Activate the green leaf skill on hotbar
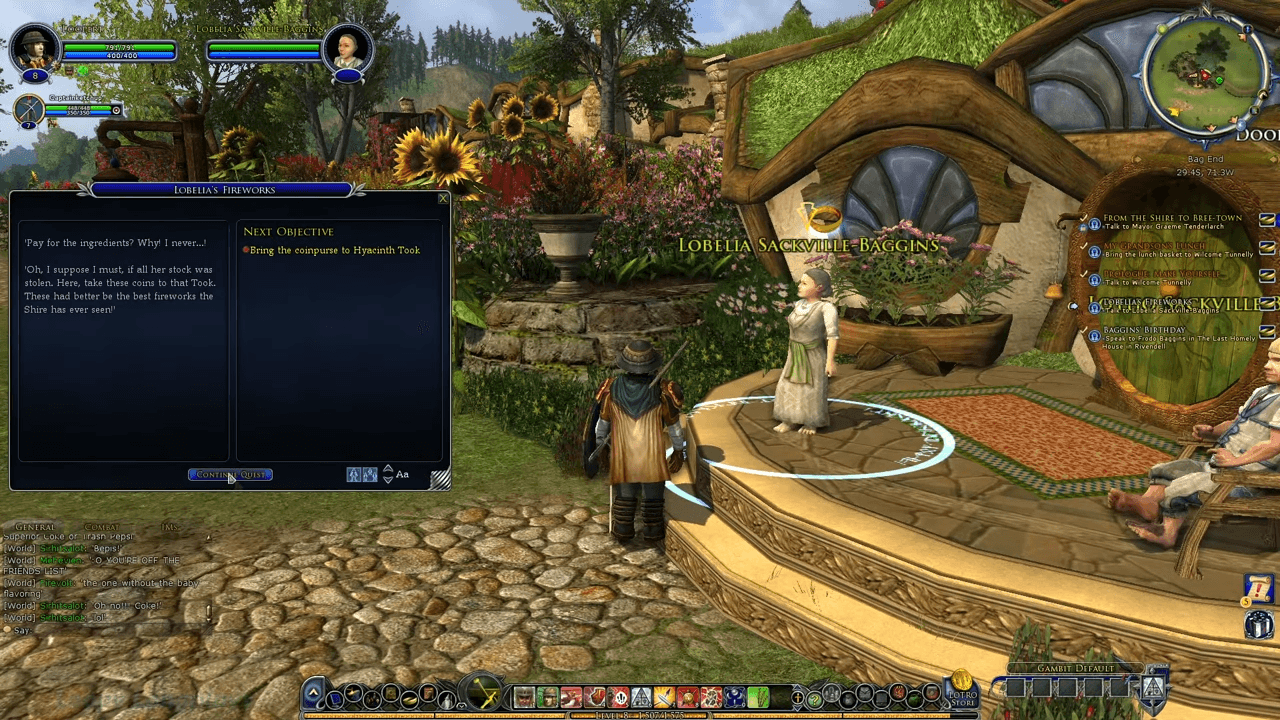 [x=757, y=697]
